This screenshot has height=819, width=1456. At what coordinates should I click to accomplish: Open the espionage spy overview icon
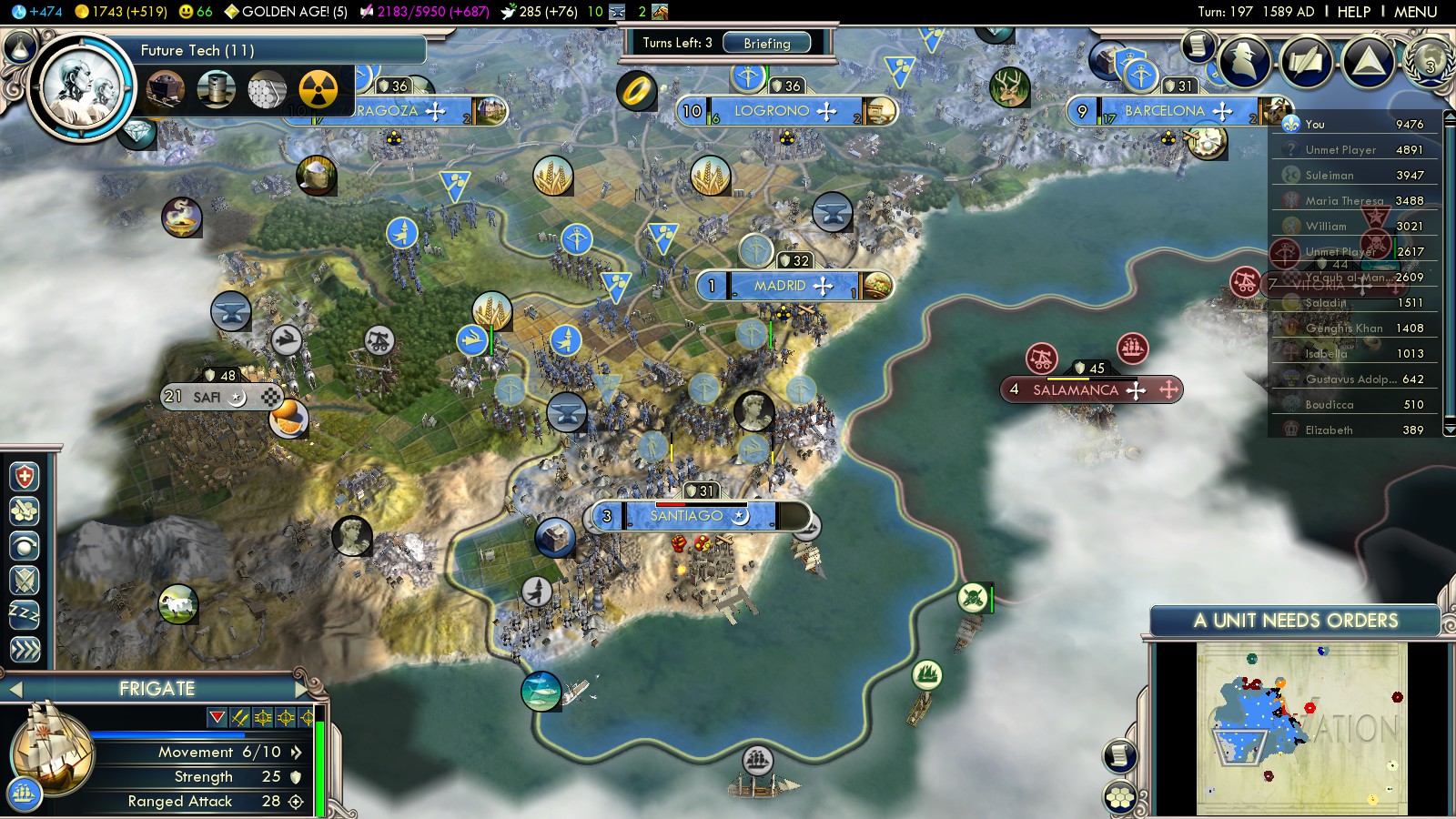point(1244,61)
